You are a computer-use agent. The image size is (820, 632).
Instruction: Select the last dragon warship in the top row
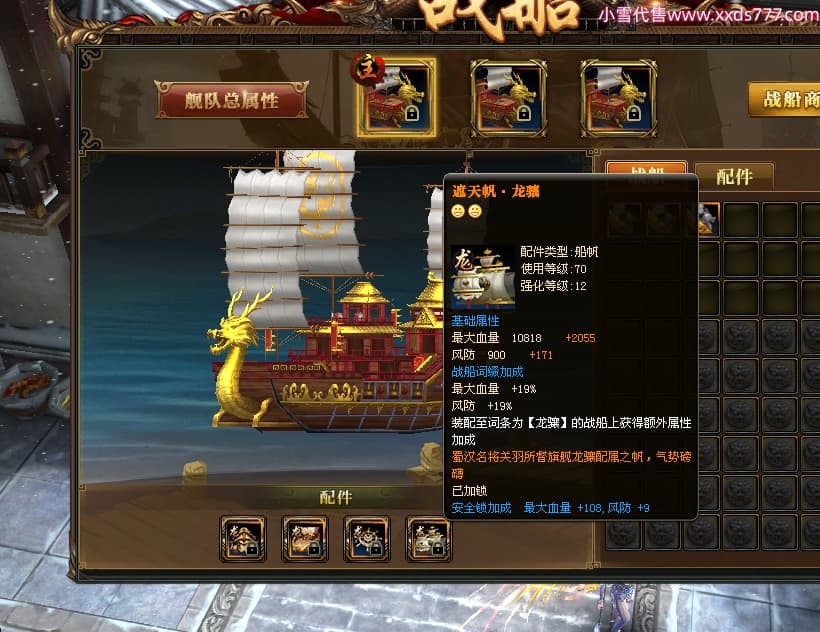click(x=618, y=97)
